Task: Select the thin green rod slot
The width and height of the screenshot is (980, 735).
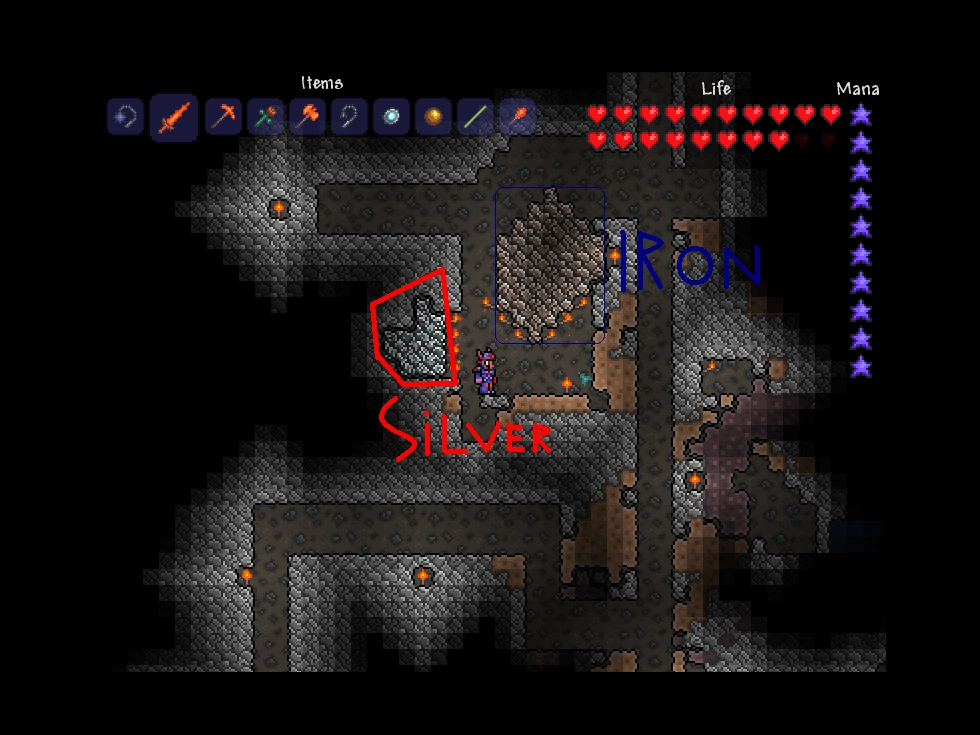Action: coord(475,117)
